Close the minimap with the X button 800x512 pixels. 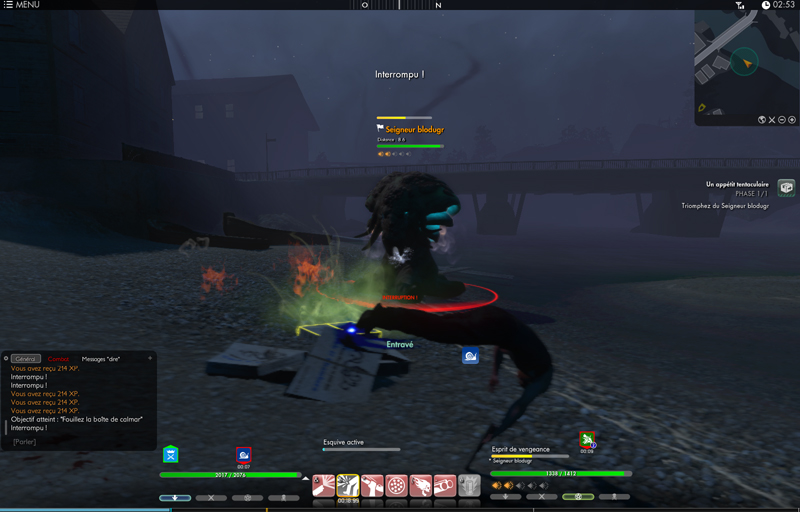click(772, 120)
